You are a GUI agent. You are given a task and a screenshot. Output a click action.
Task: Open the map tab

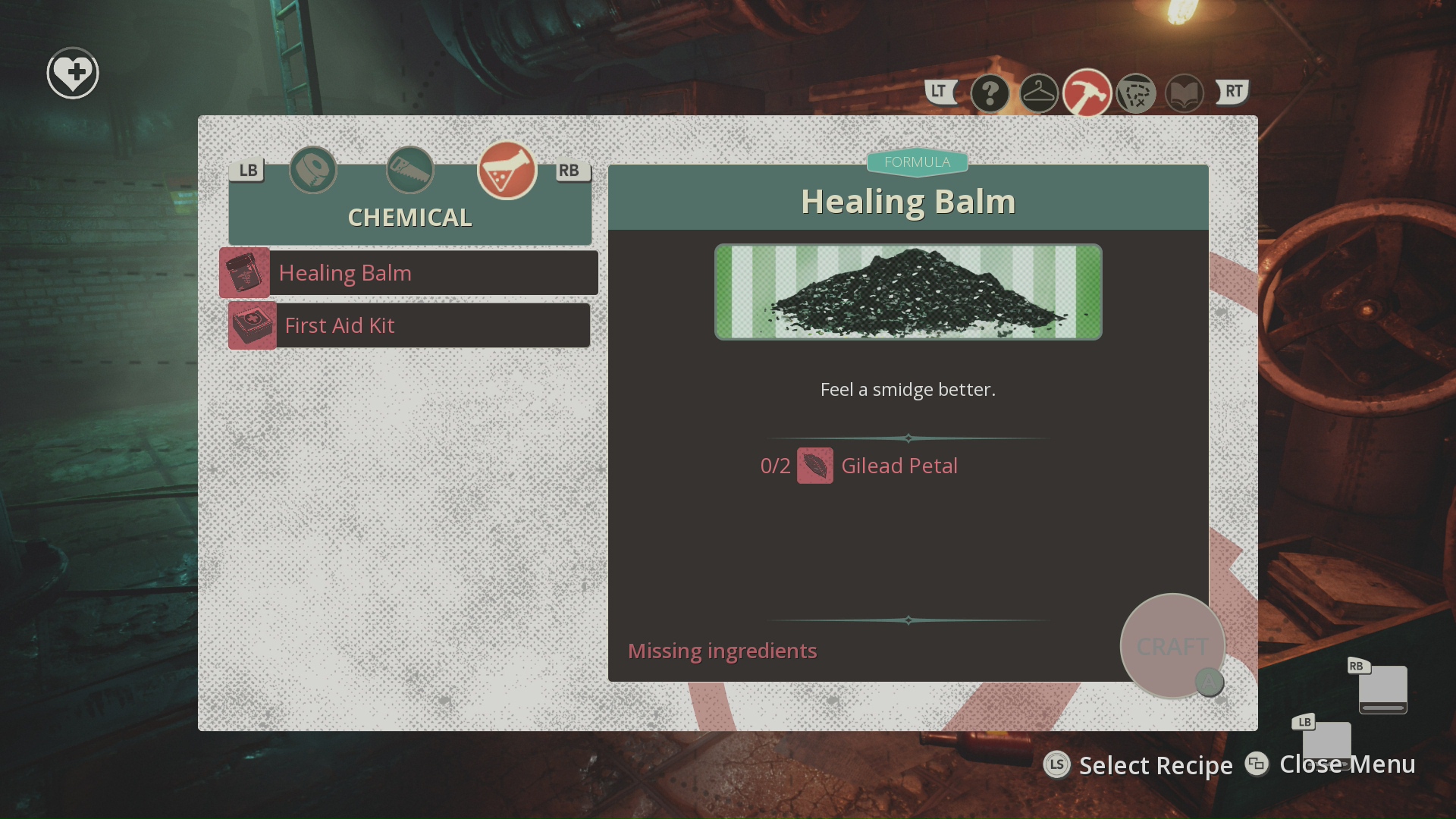click(1136, 94)
